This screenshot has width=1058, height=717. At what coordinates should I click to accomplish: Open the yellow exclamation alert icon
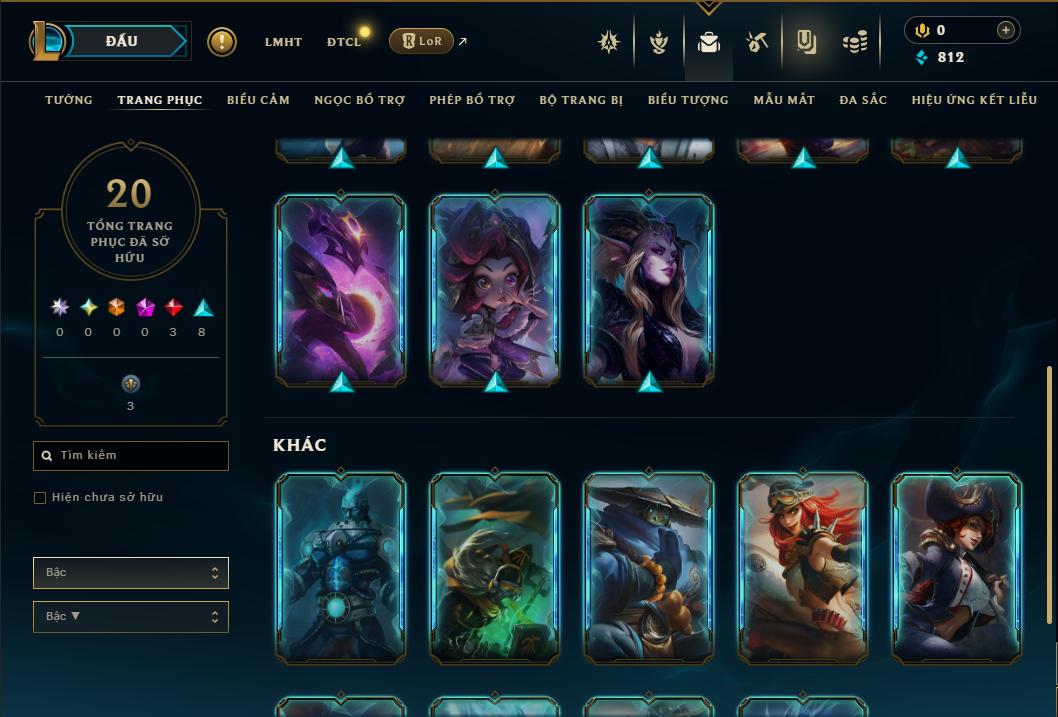222,42
